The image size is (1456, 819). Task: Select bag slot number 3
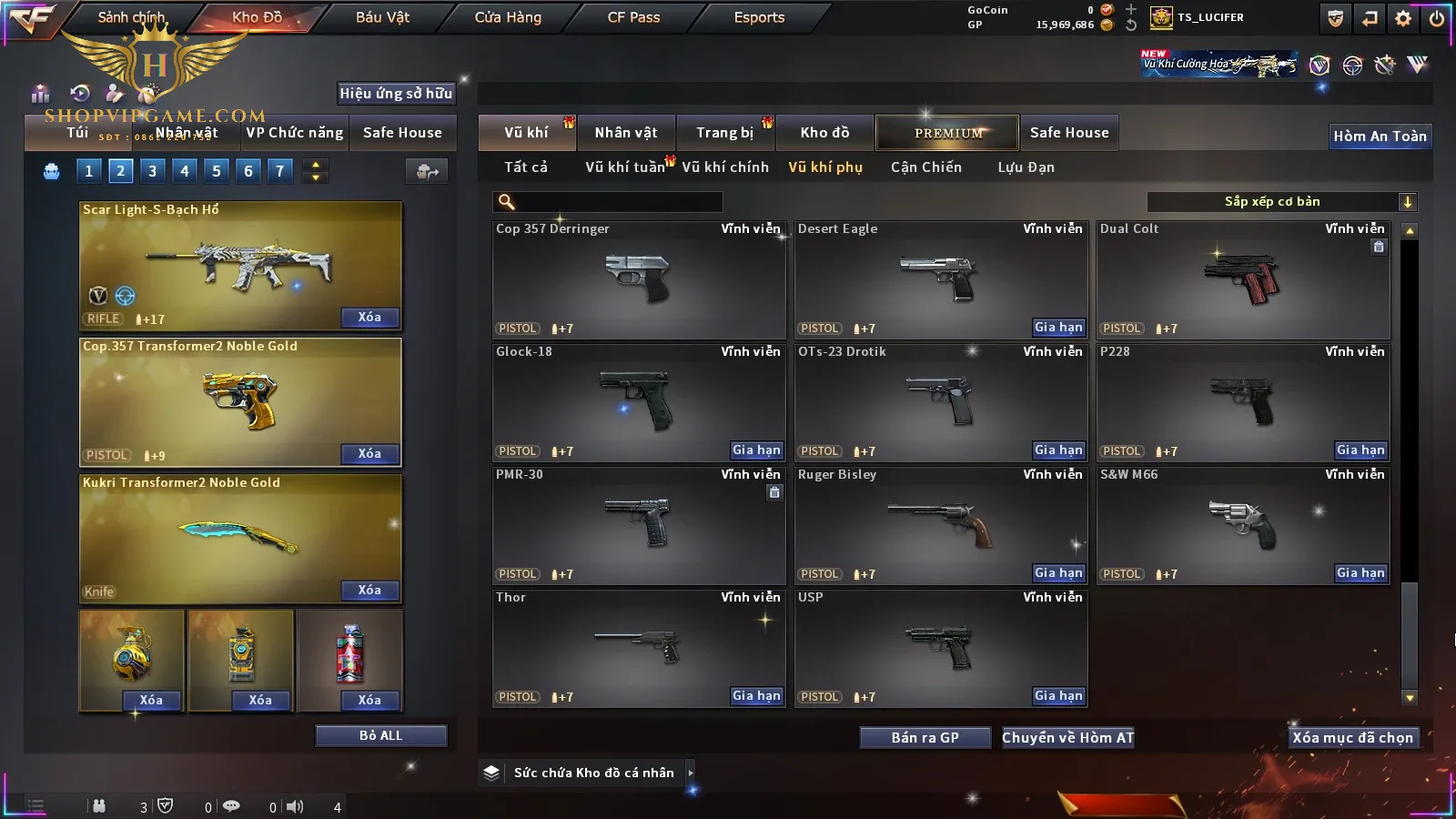(152, 171)
